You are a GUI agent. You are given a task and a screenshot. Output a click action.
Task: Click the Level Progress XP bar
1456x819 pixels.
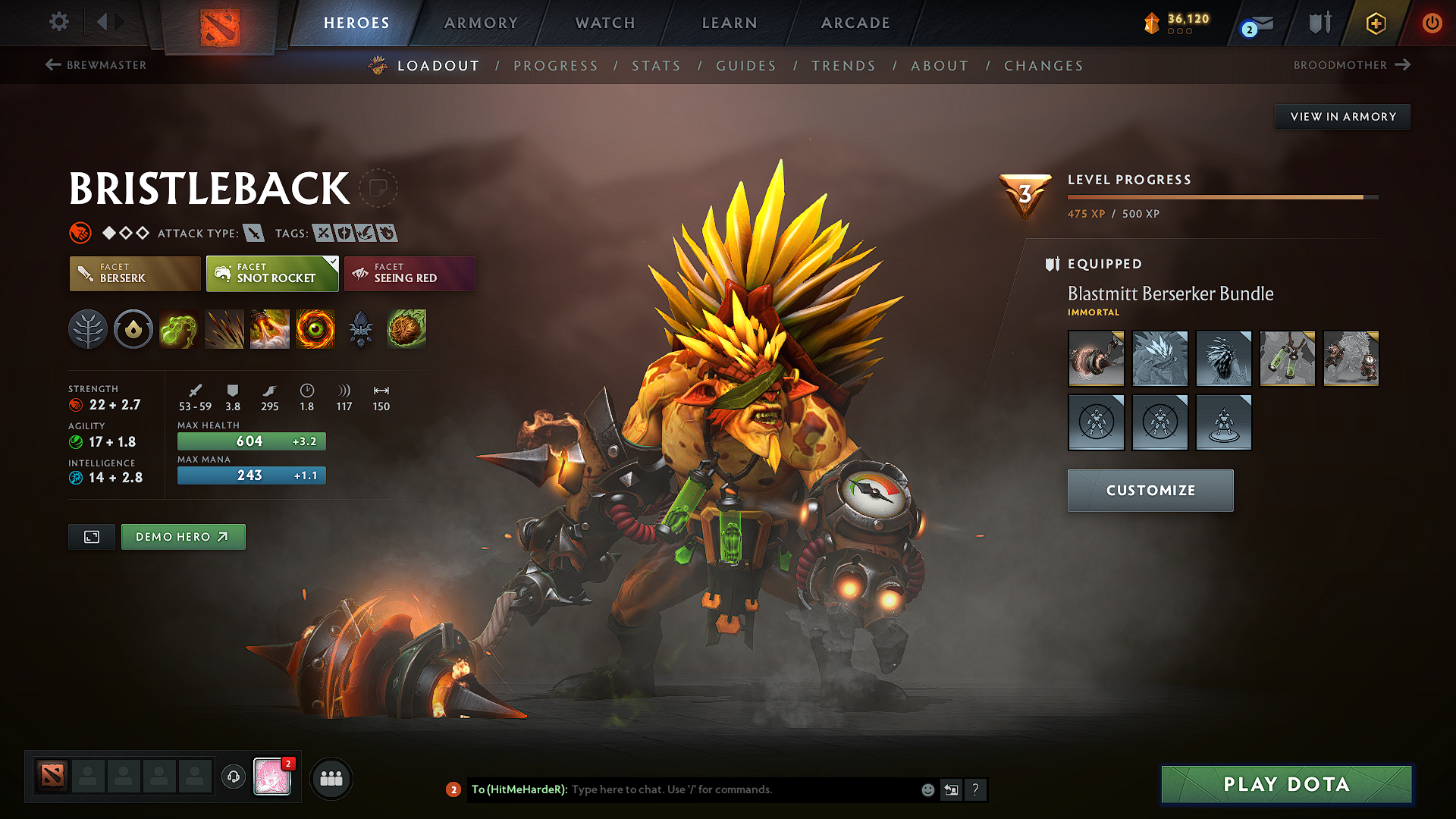click(x=1221, y=196)
